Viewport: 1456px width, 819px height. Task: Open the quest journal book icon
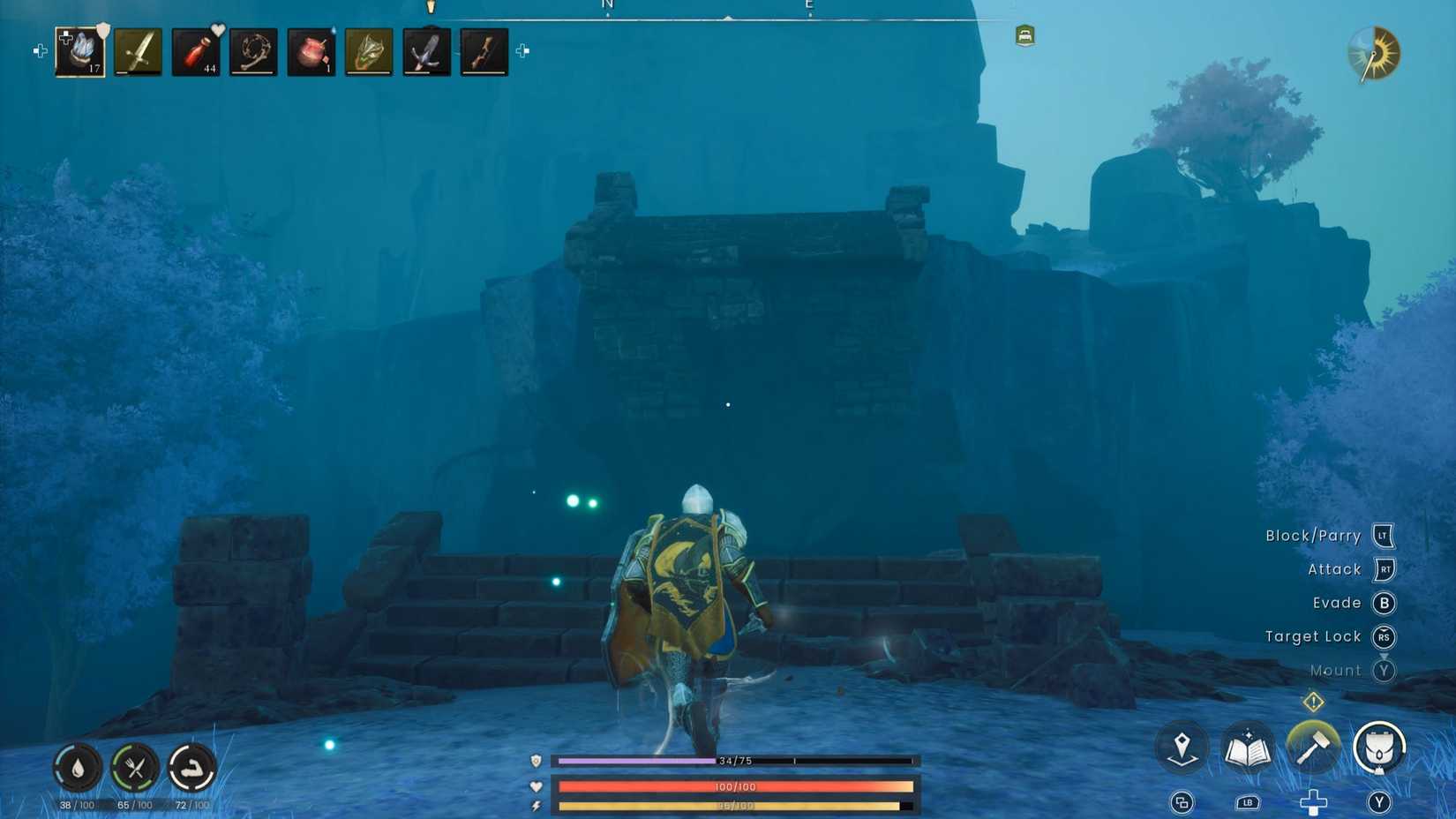coord(1249,748)
